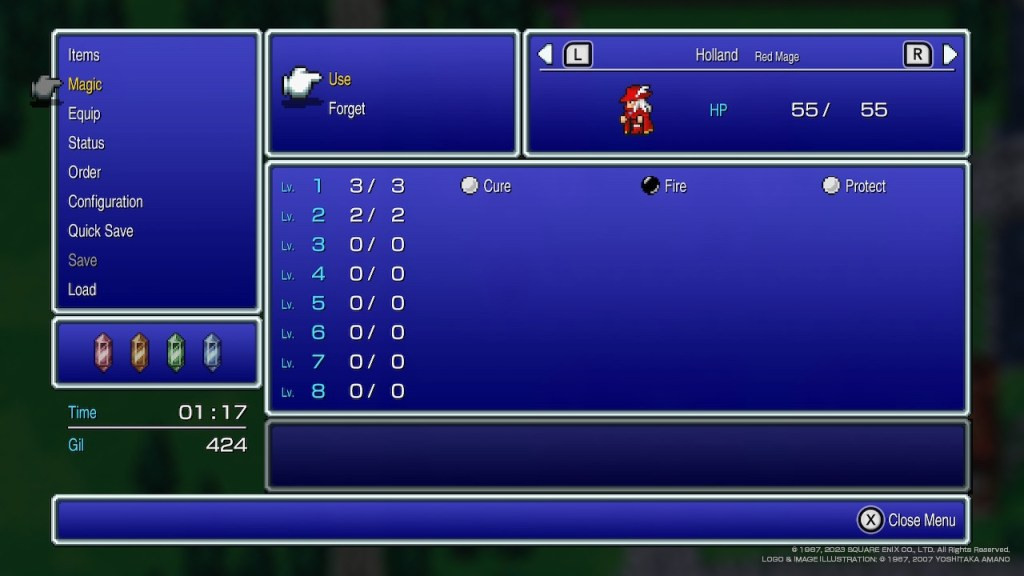Switch to previous character with left arrow

pyautogui.click(x=545, y=54)
